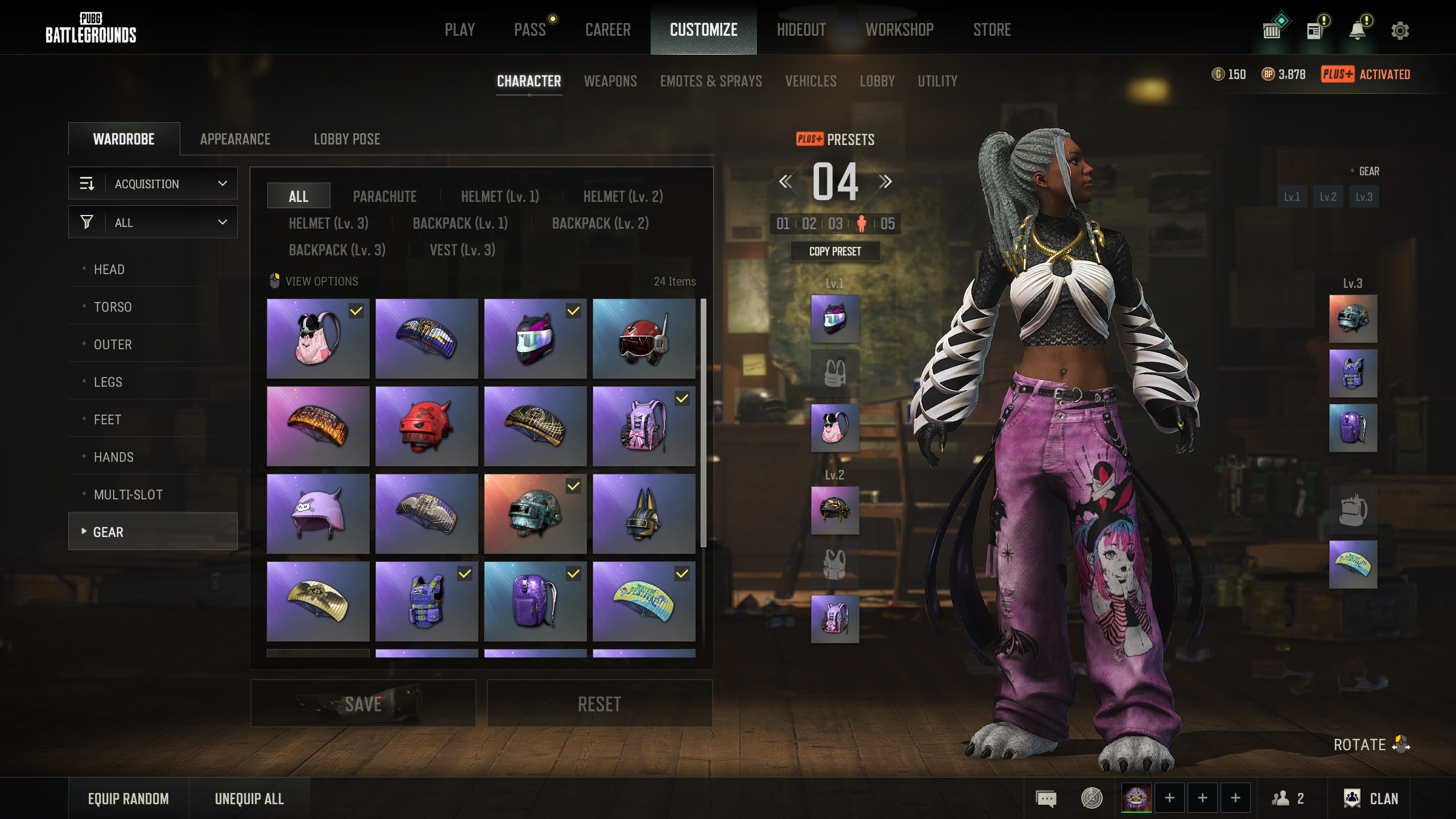Pick the flaming orange parachute skin

click(318, 426)
